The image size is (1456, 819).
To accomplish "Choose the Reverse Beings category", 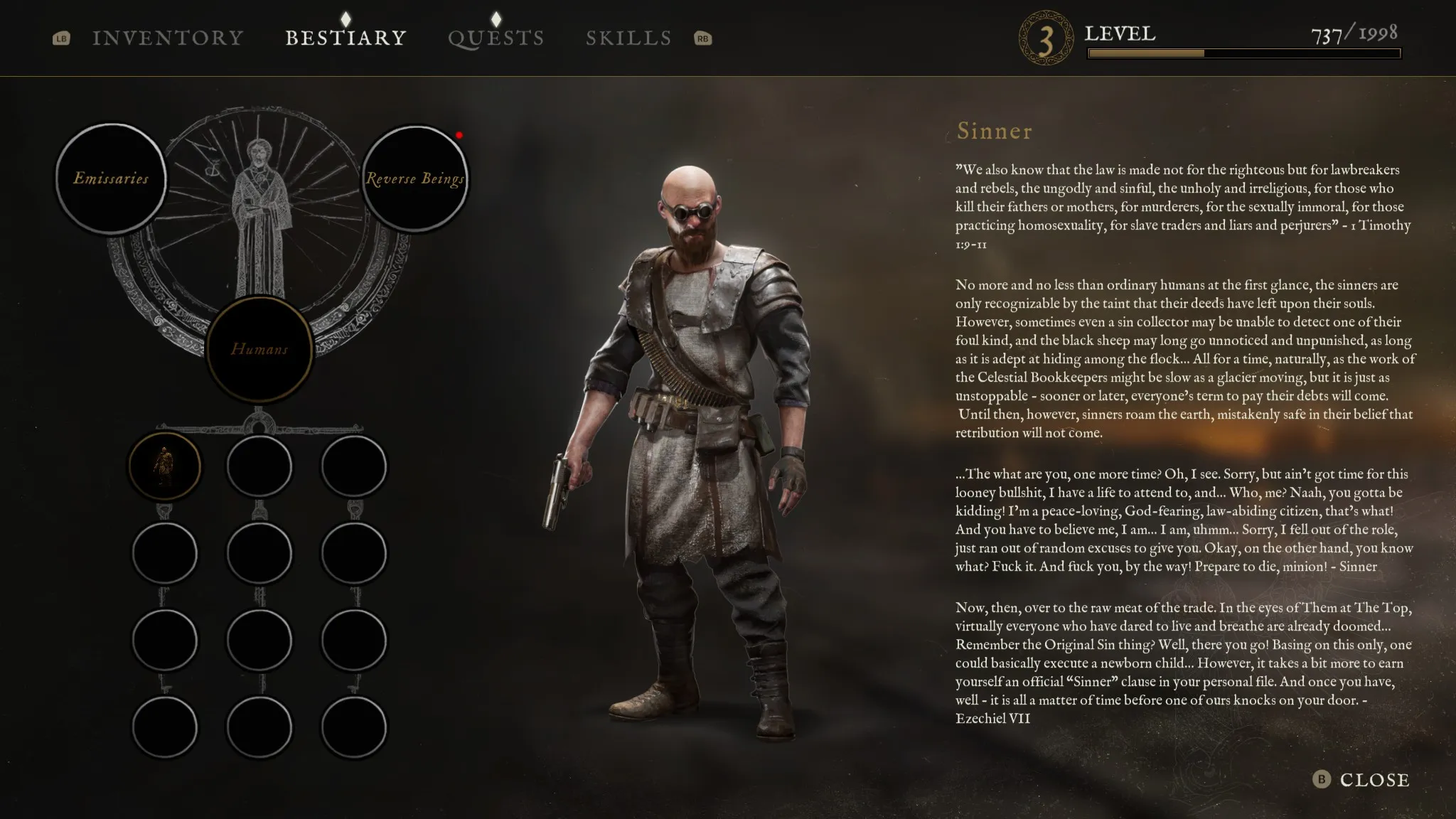I will click(x=414, y=178).
